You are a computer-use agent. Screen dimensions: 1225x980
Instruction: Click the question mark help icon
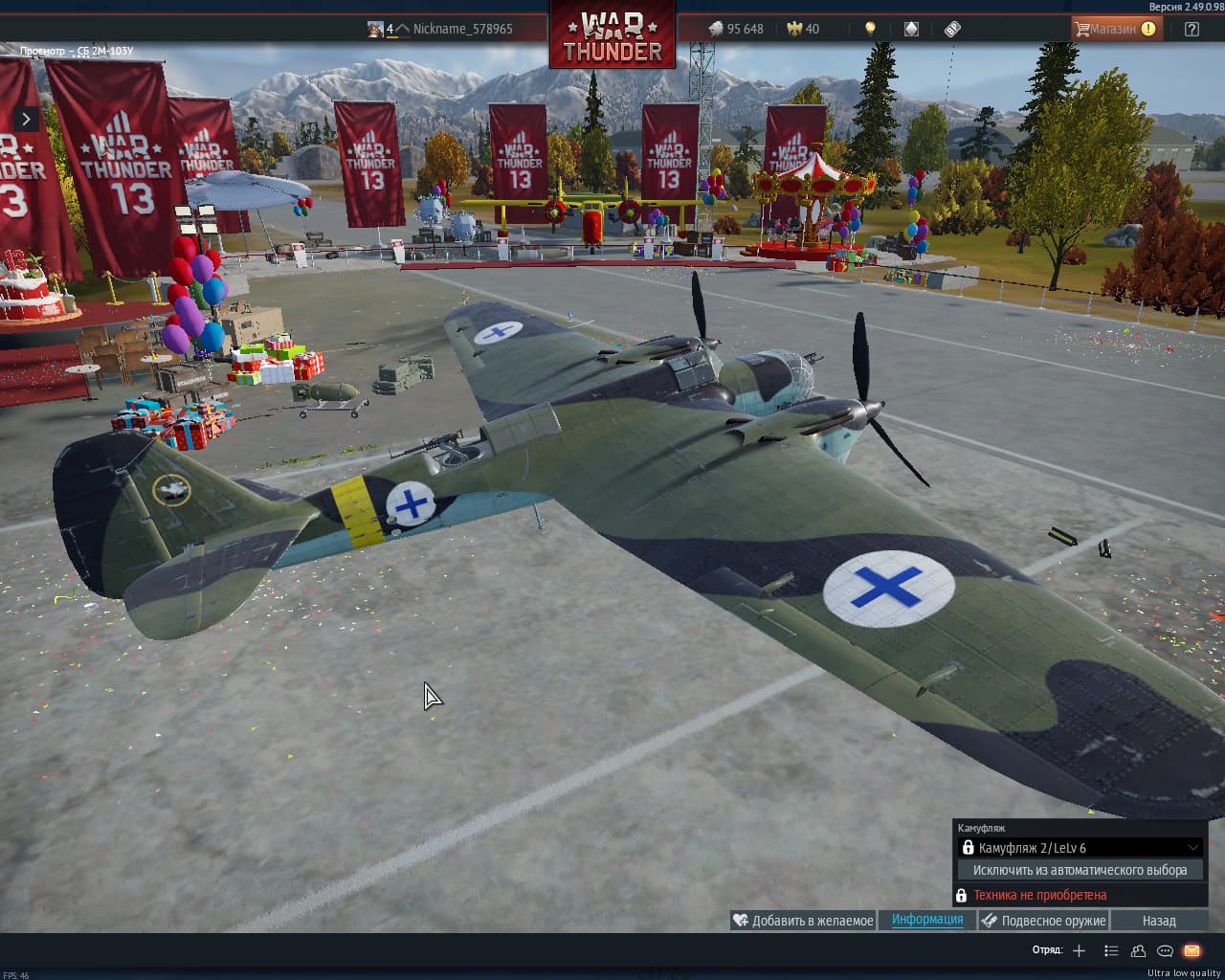click(1192, 29)
